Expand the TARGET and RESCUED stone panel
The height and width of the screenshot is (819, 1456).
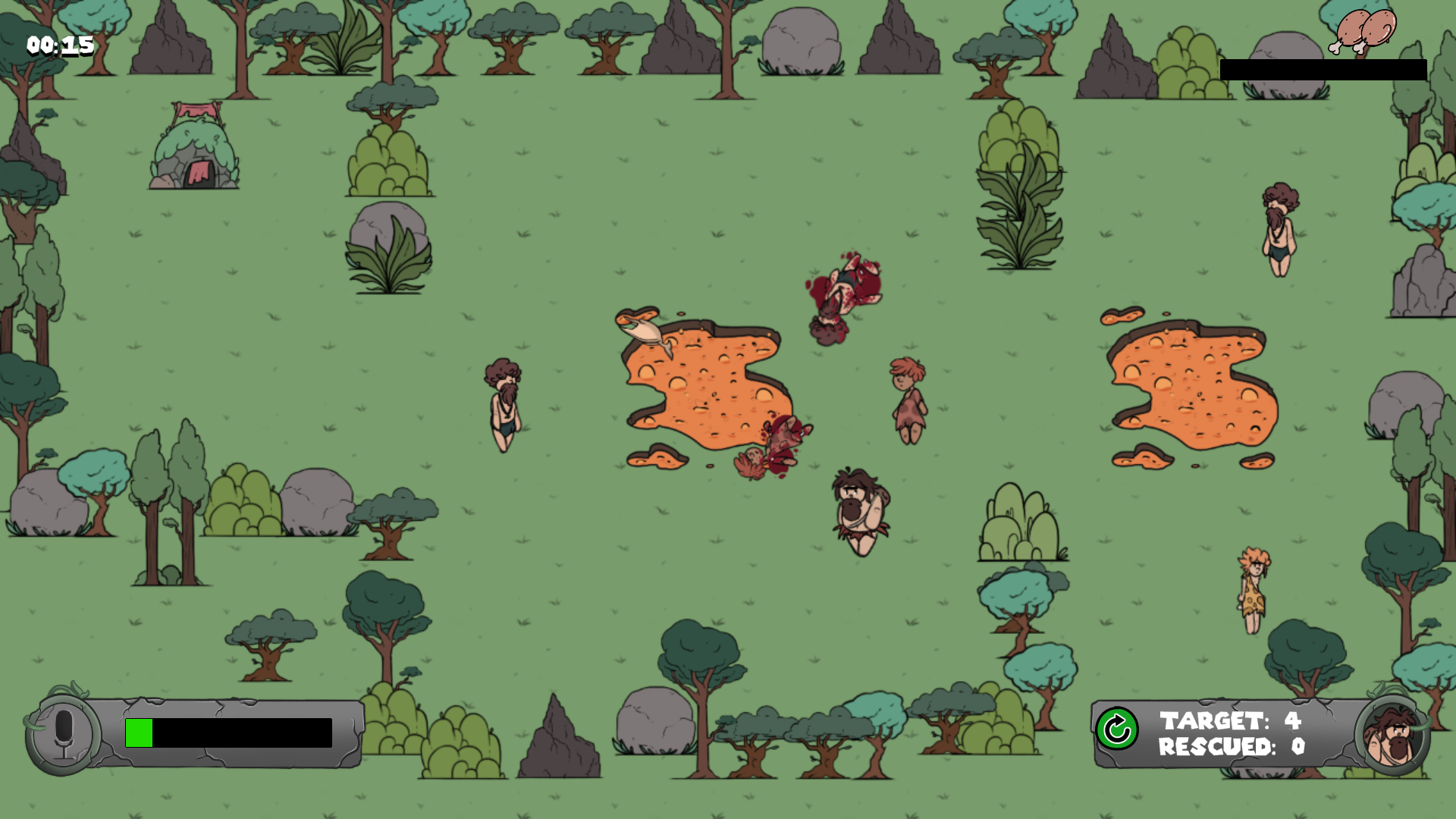(x=1244, y=732)
